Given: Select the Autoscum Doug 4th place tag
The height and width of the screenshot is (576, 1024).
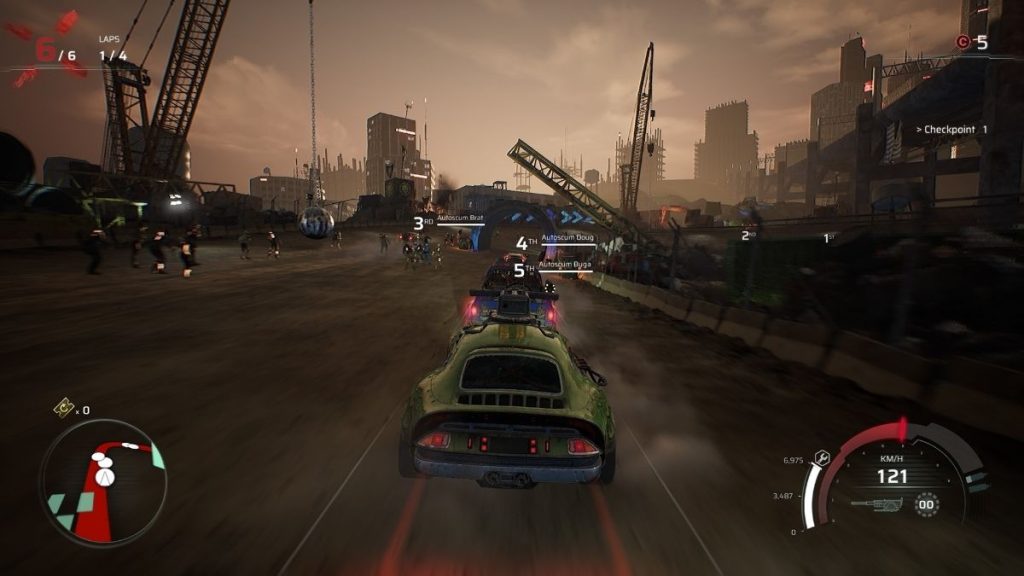Looking at the screenshot, I should (555, 241).
